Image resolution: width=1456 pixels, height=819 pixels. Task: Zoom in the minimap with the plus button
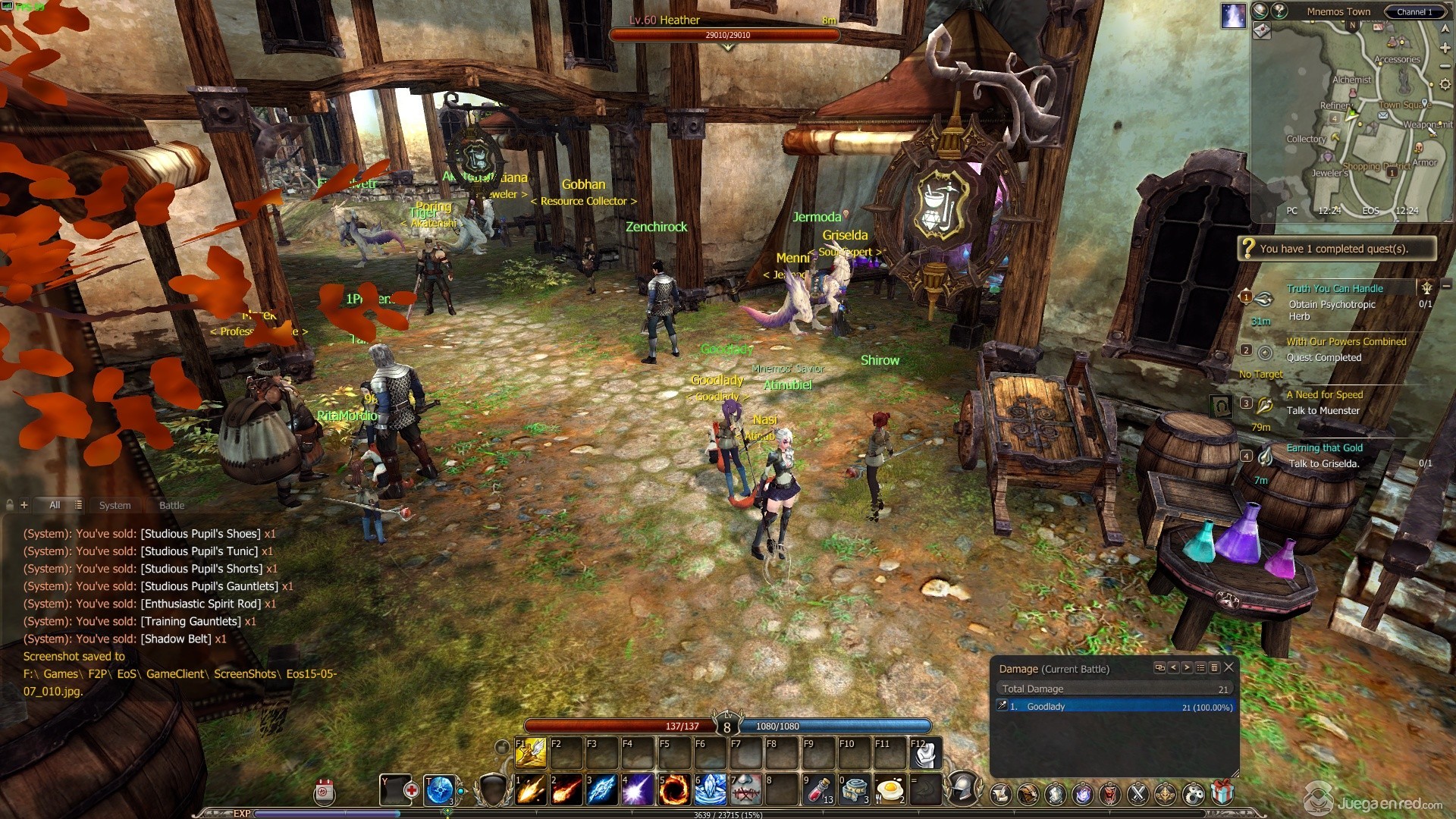click(x=1445, y=48)
